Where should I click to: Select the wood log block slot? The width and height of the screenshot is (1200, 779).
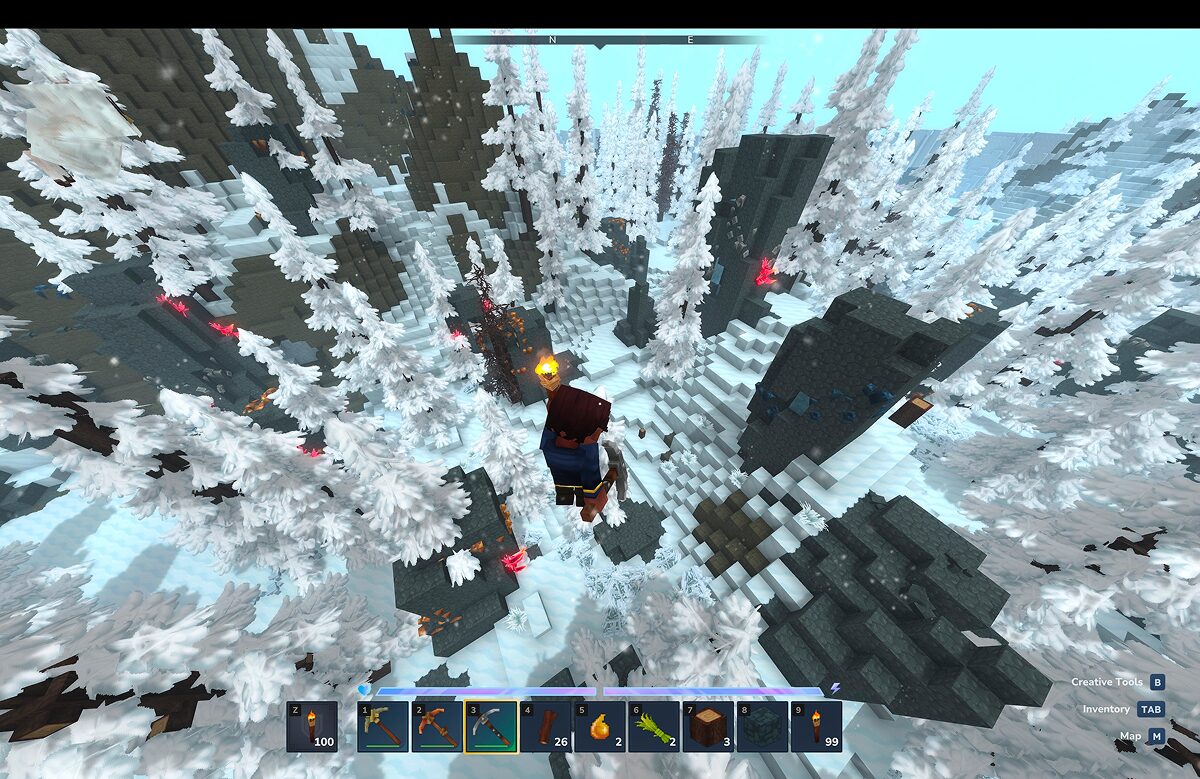point(707,726)
